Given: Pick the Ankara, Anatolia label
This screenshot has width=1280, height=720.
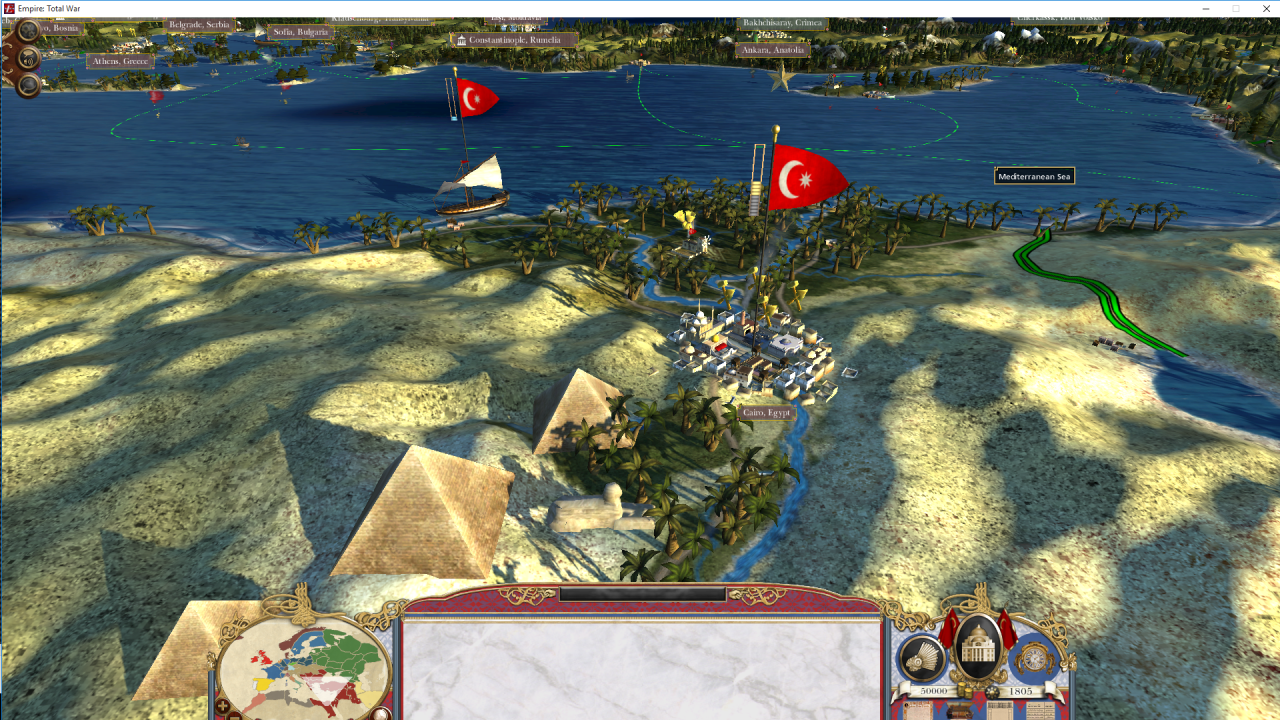Looking at the screenshot, I should 774,50.
